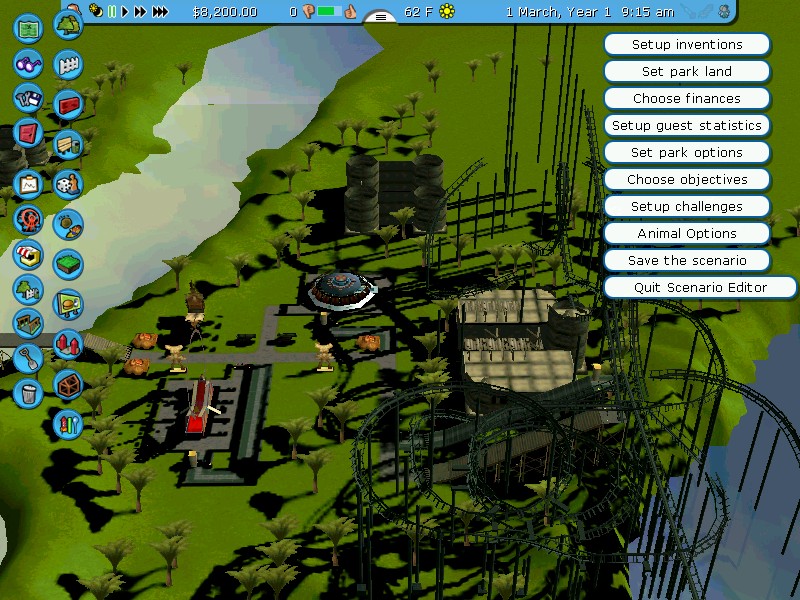Pause the game simulation
The width and height of the screenshot is (800, 600).
pyautogui.click(x=112, y=12)
